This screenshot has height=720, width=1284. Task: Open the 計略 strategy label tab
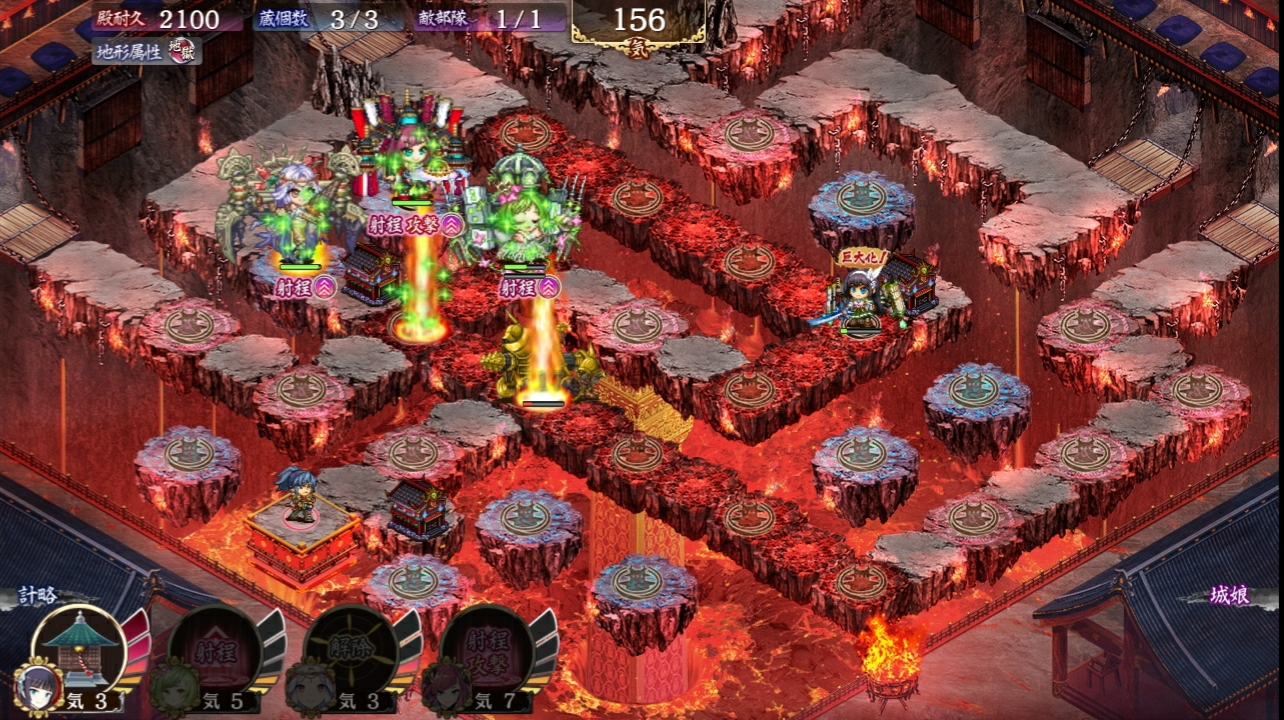(x=41, y=596)
